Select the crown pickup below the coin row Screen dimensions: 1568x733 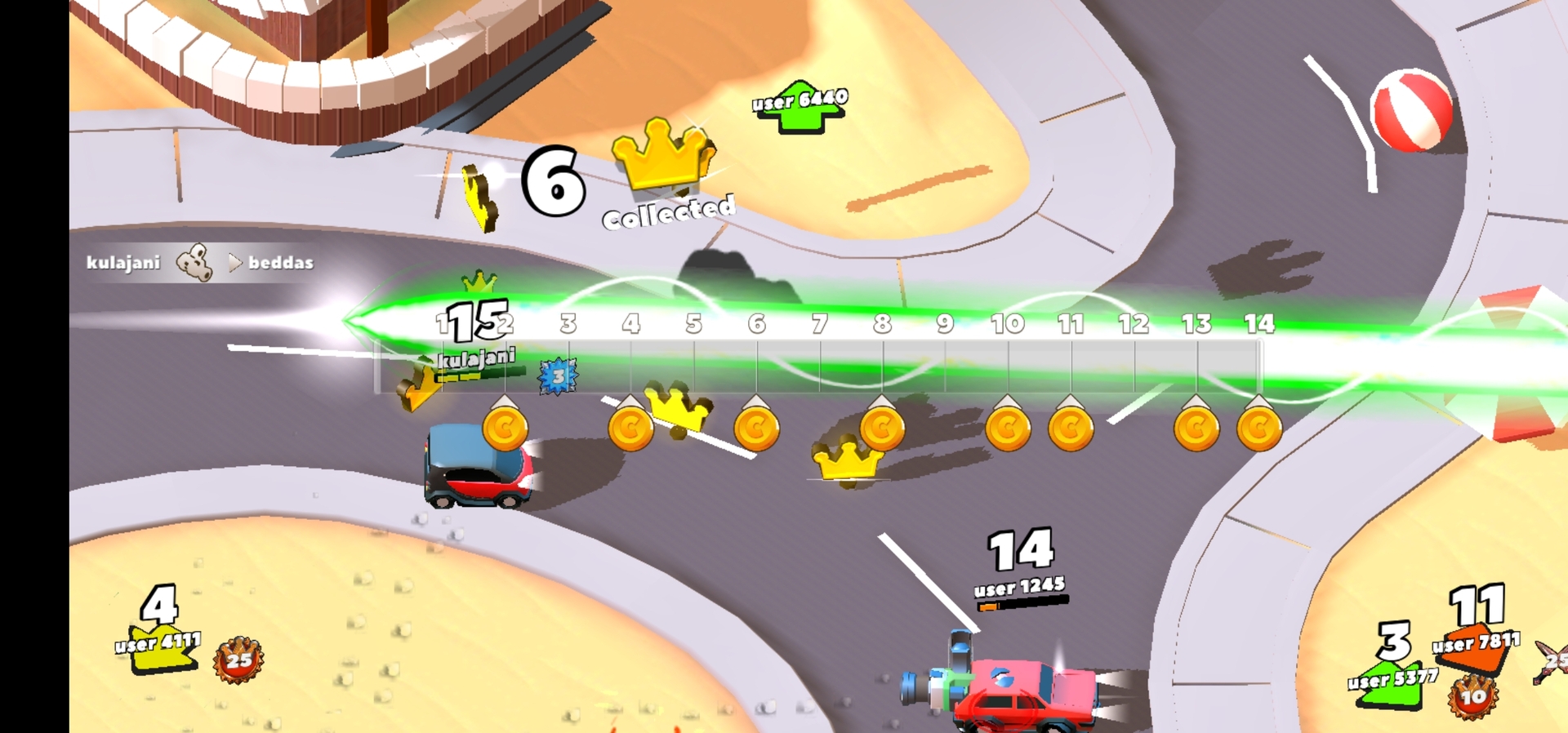pyautogui.click(x=845, y=463)
